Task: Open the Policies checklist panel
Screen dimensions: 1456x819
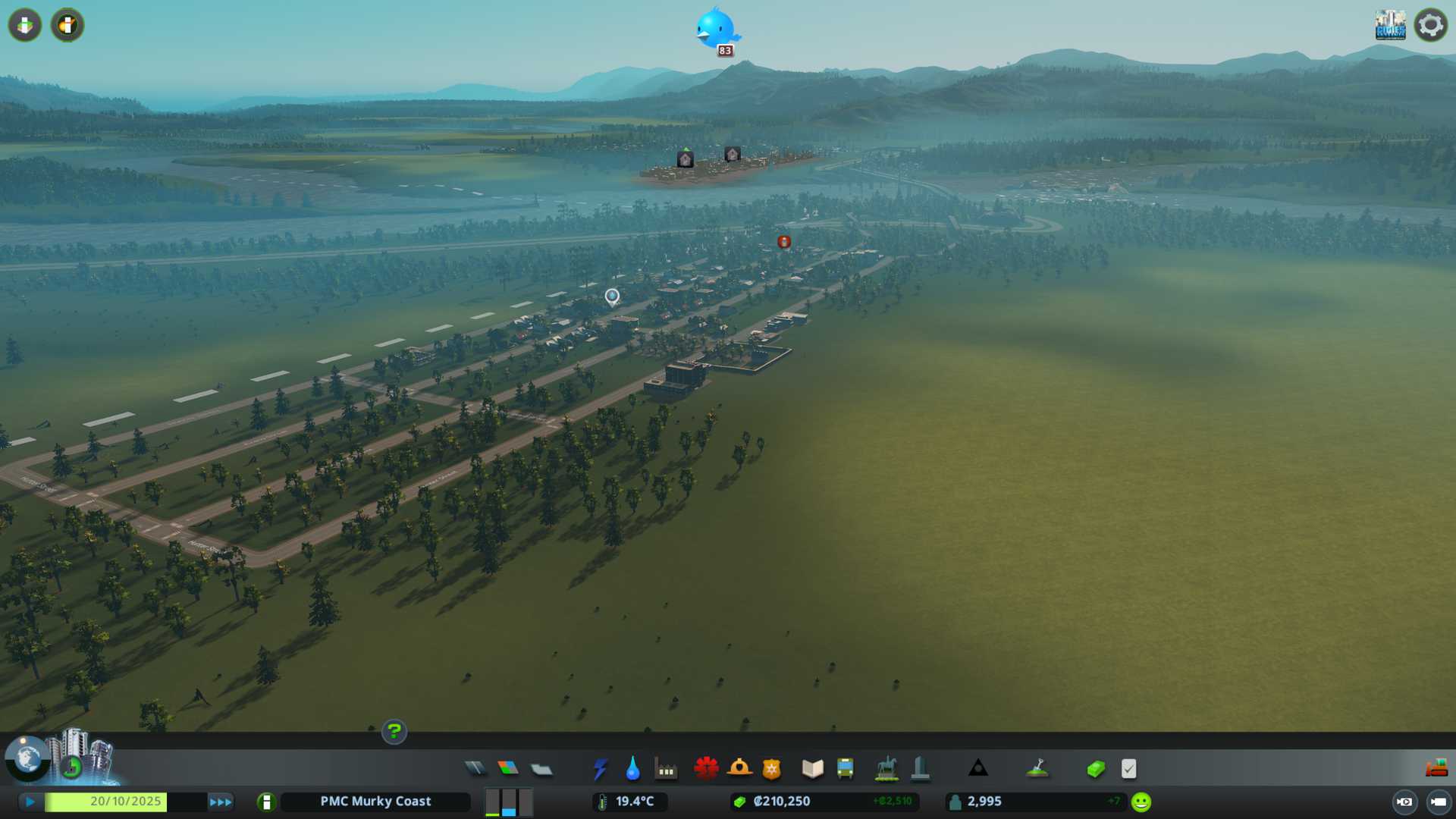Action: click(1128, 769)
